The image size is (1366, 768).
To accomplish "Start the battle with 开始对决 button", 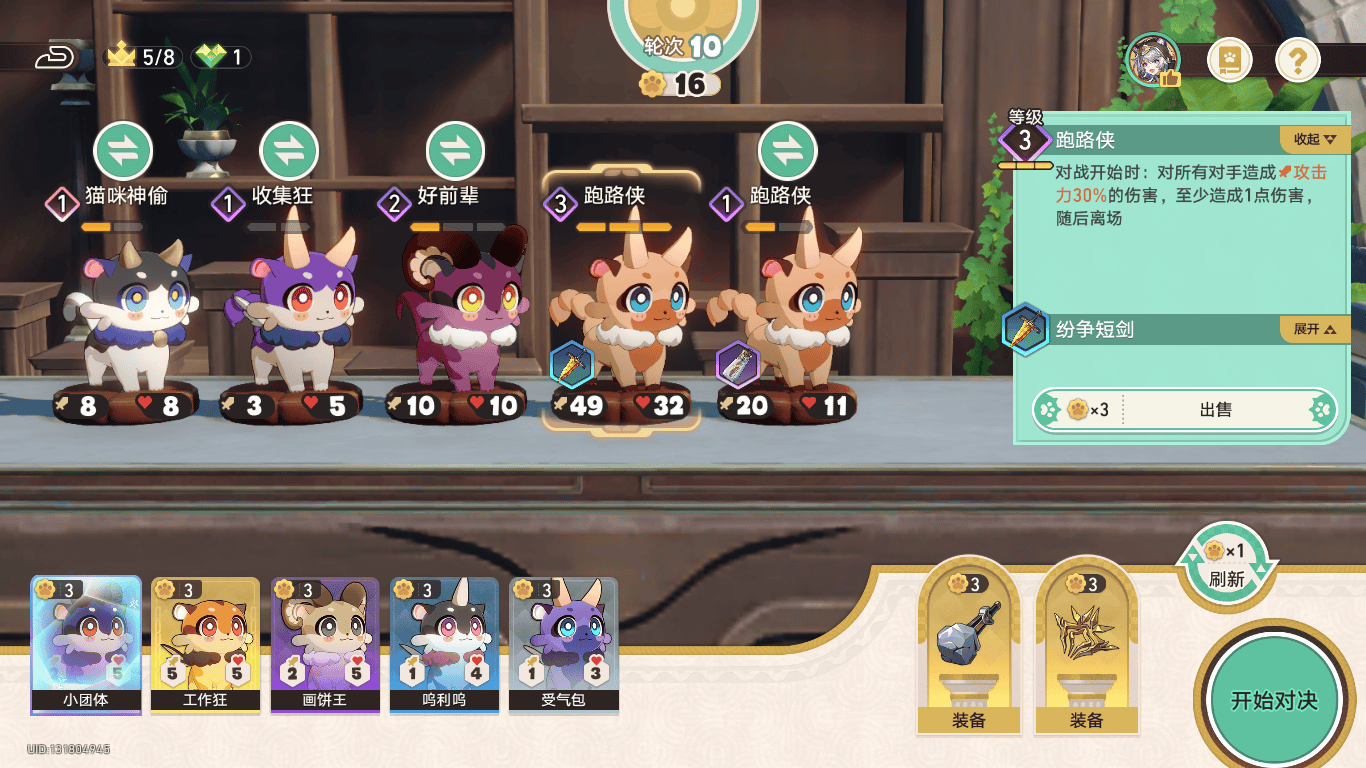I will (1273, 700).
